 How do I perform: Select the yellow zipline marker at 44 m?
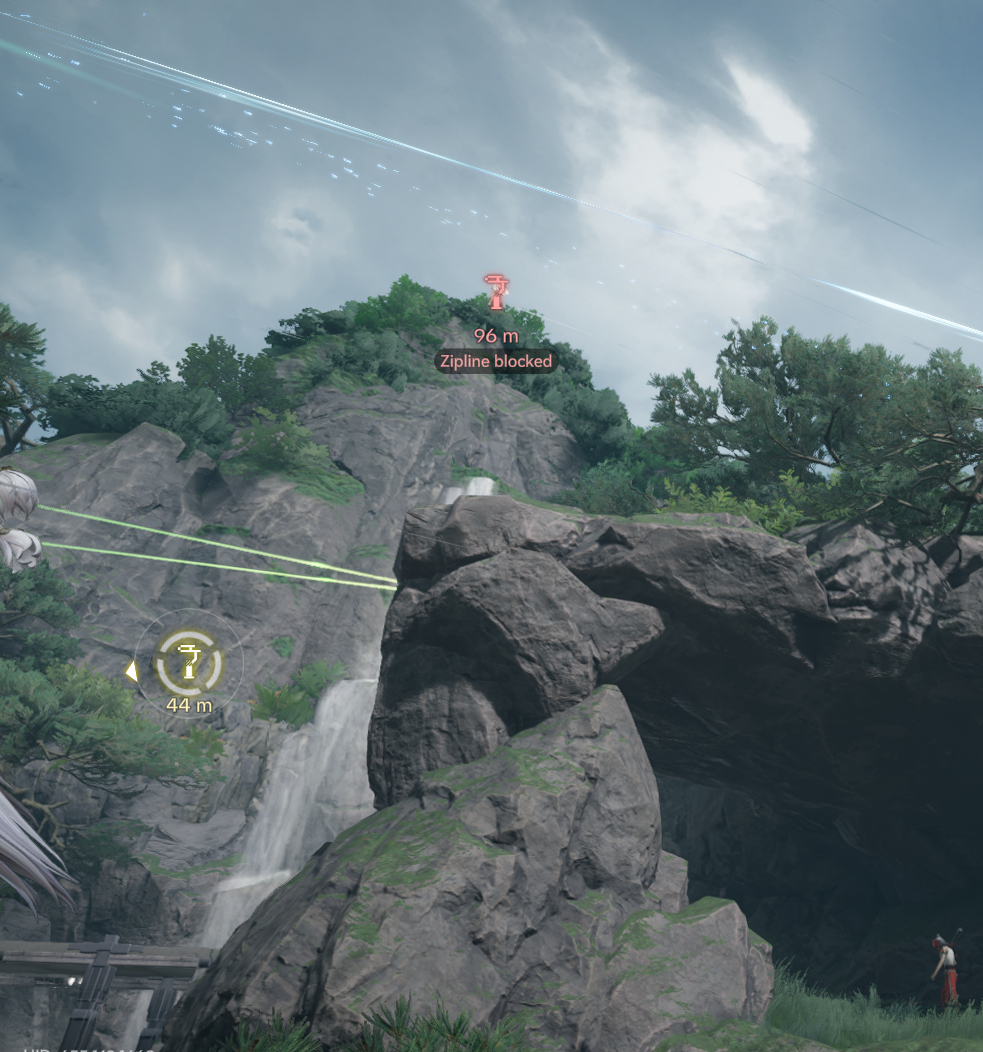[x=187, y=662]
